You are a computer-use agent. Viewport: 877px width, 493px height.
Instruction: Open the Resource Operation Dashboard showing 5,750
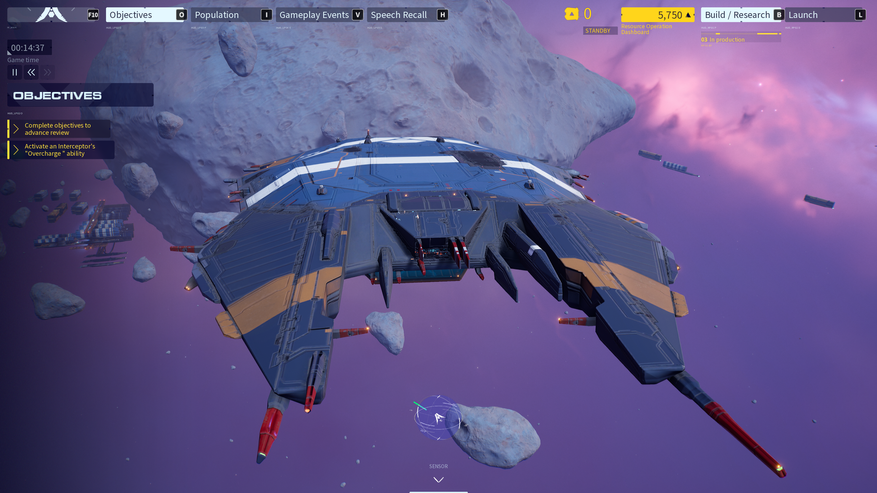pyautogui.click(x=657, y=15)
